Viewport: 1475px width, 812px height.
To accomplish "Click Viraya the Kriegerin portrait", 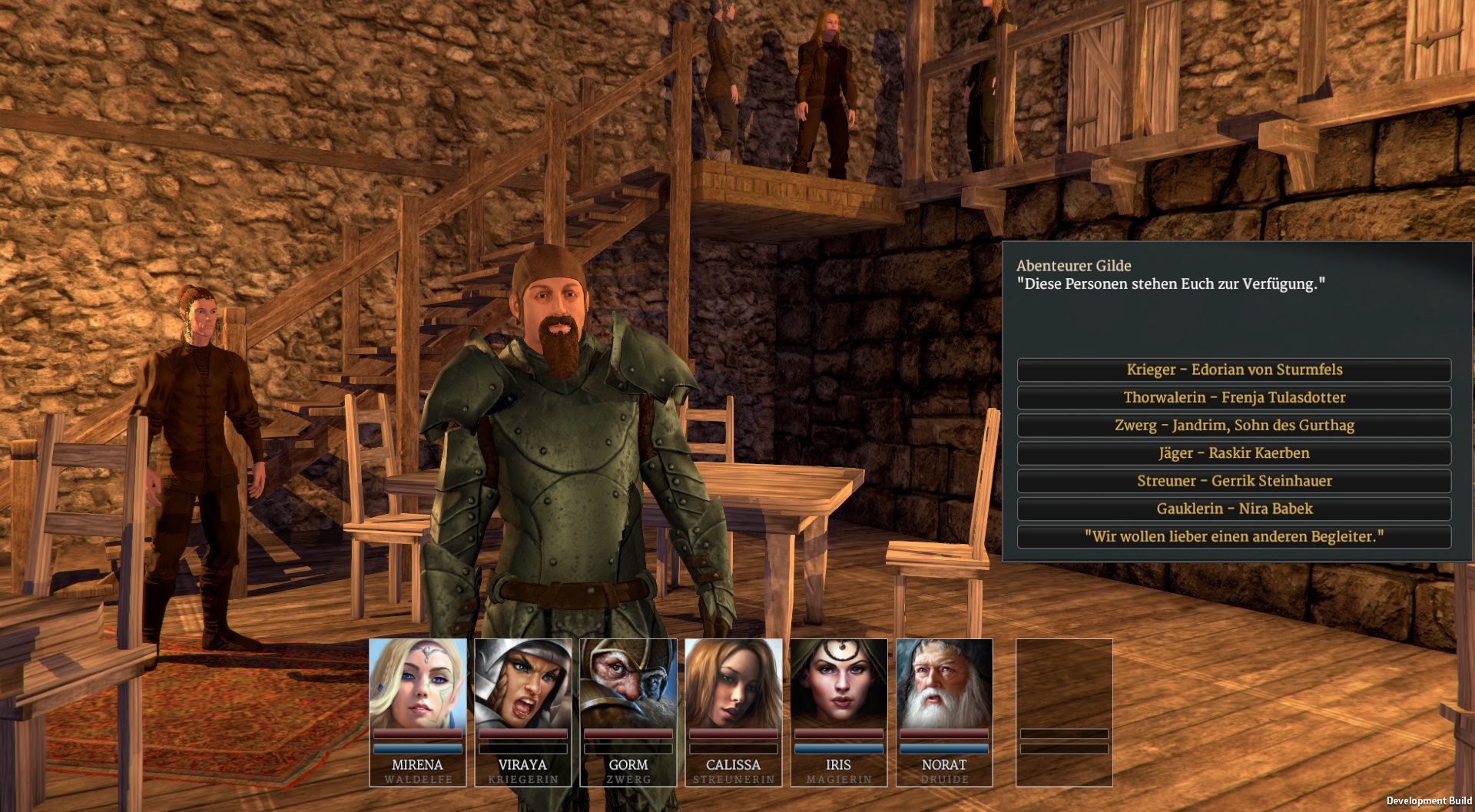I will pyautogui.click(x=523, y=685).
